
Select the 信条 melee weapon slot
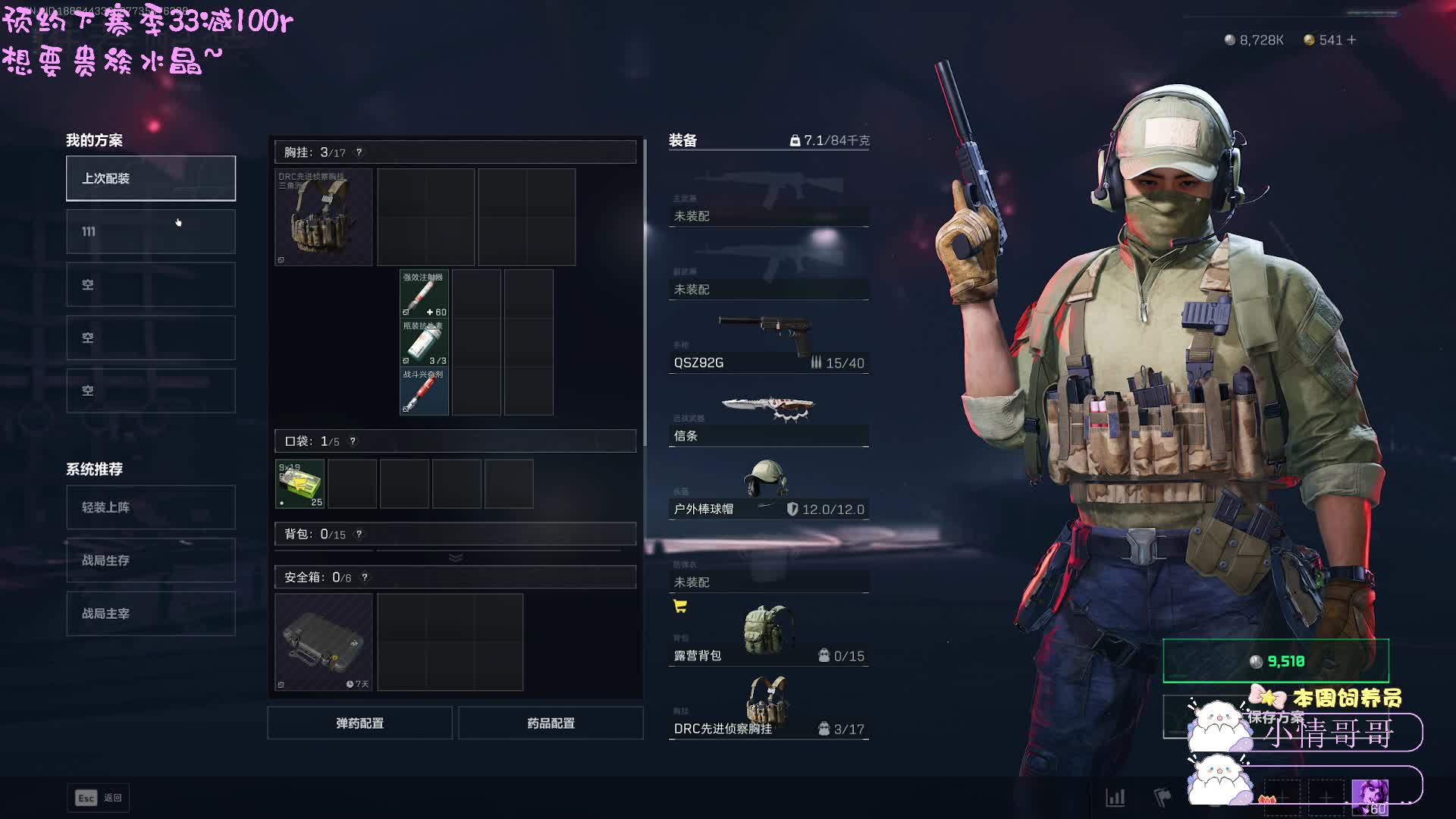[768, 418]
